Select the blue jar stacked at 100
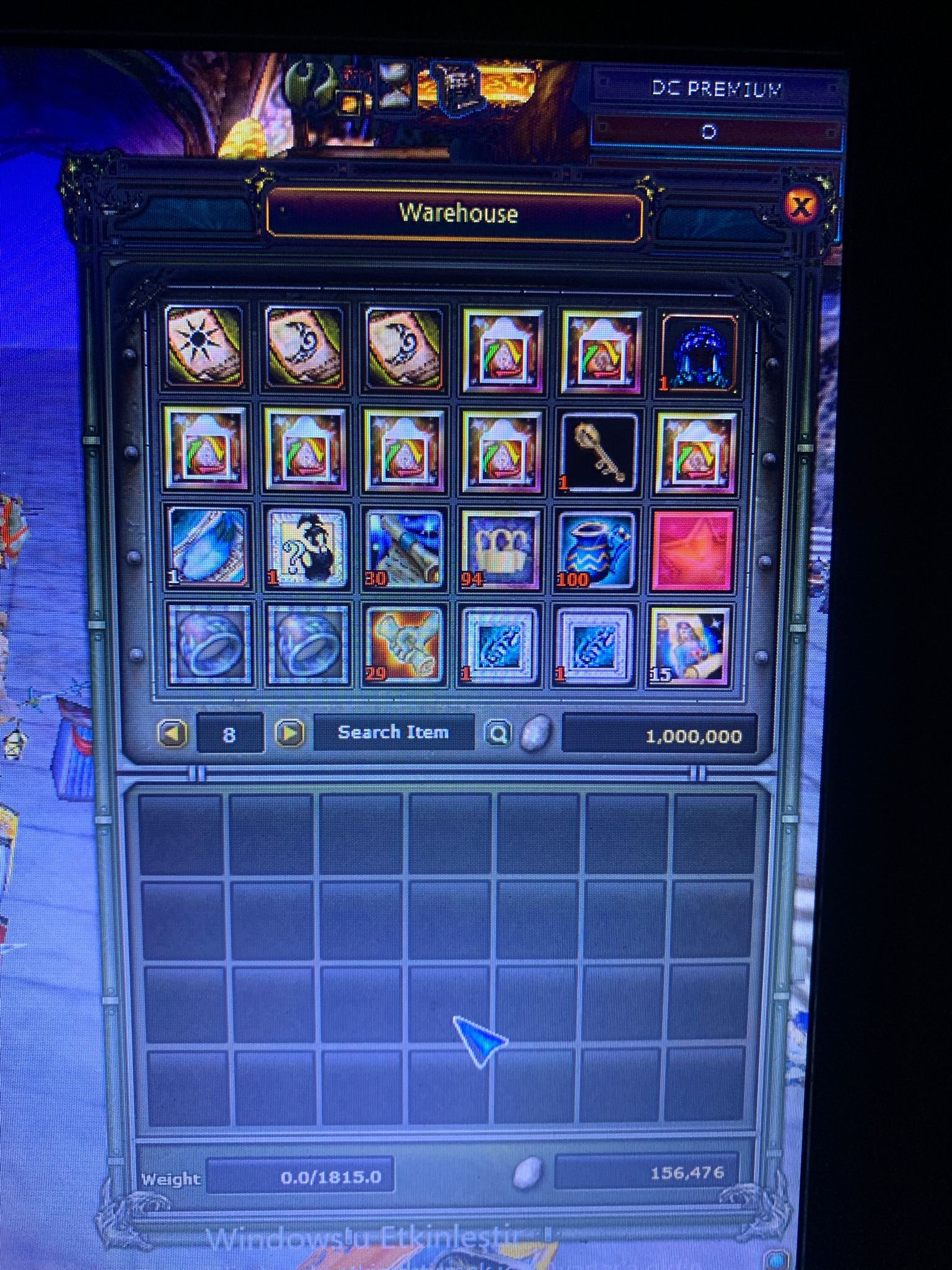This screenshot has height=1270, width=952. point(597,547)
